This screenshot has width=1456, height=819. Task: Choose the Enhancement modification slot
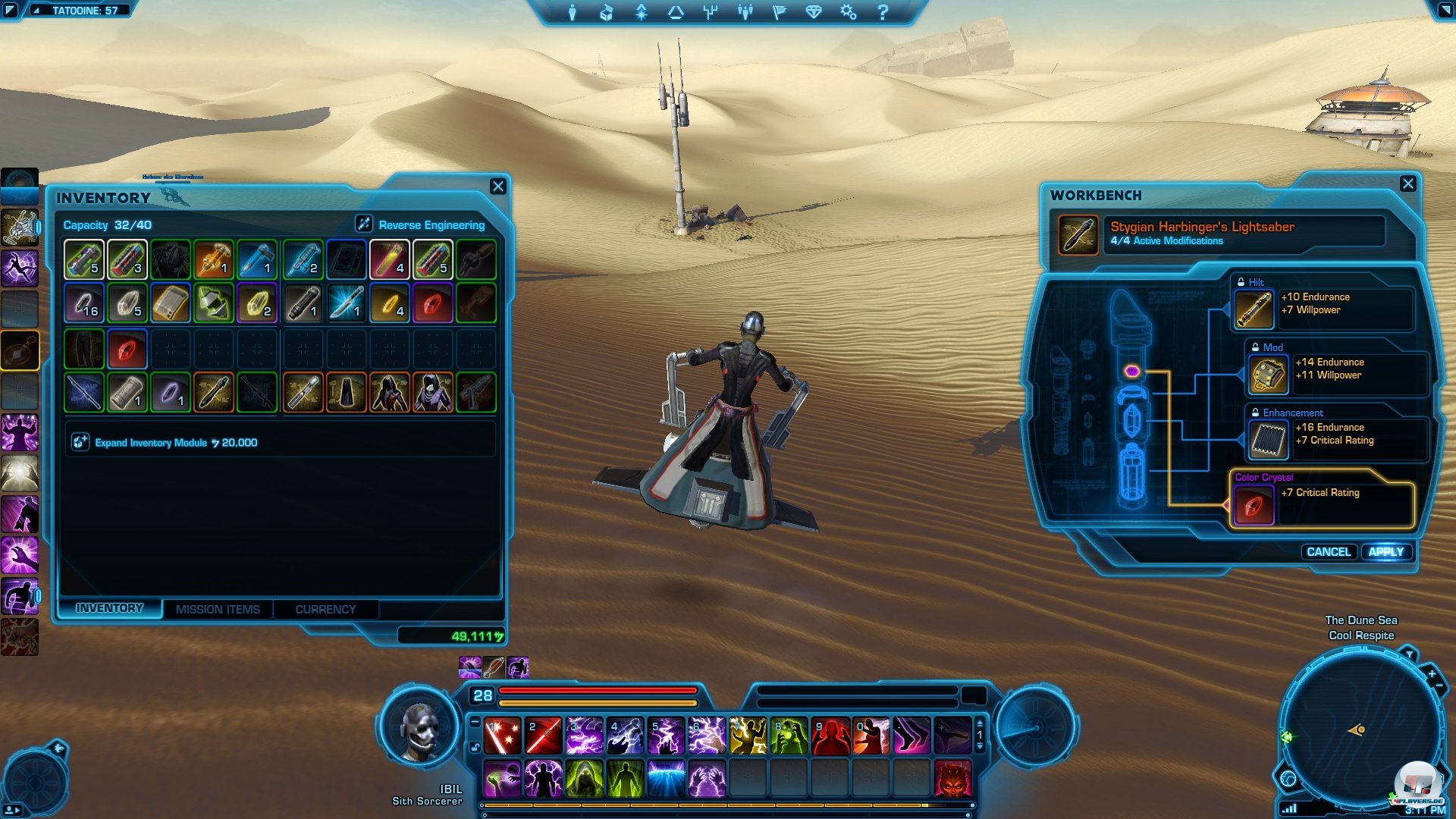coord(1268,440)
